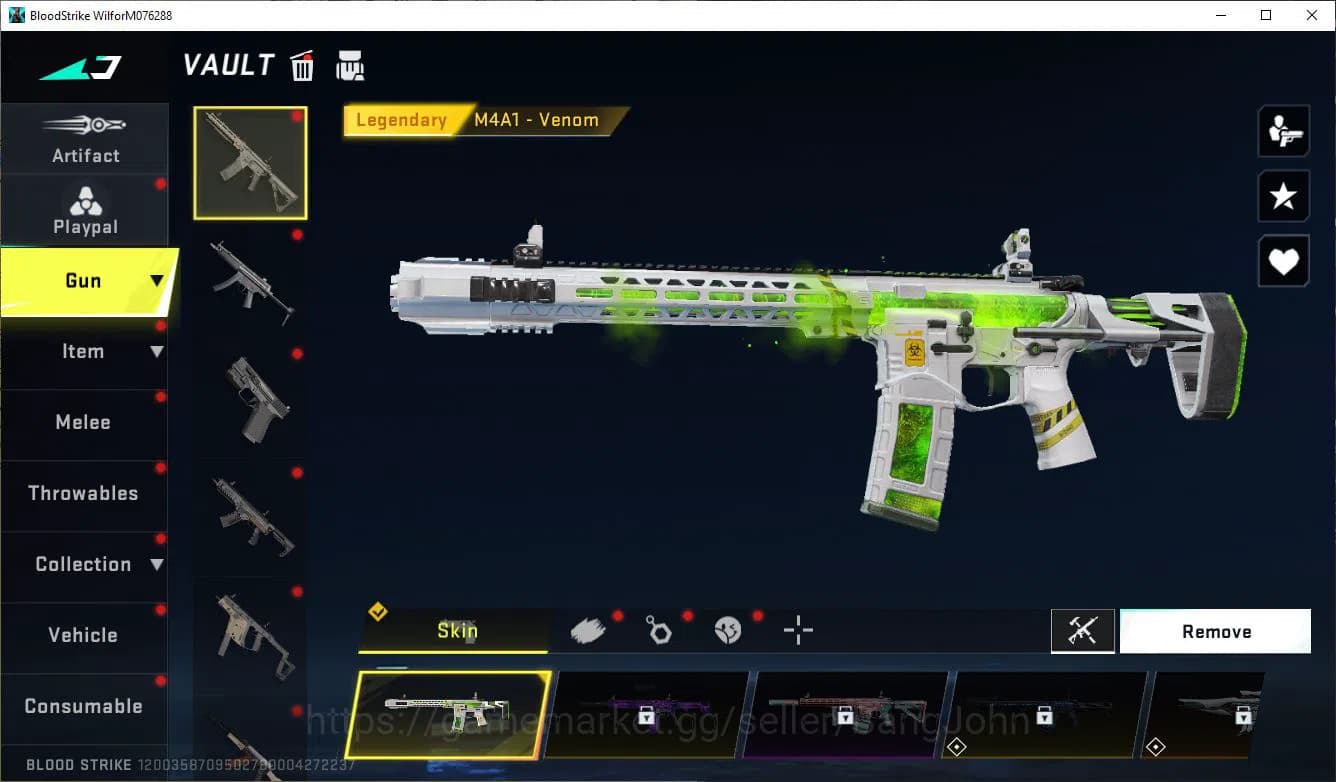
Task: Toggle the yellow equipped skin badge
Action: 378,612
